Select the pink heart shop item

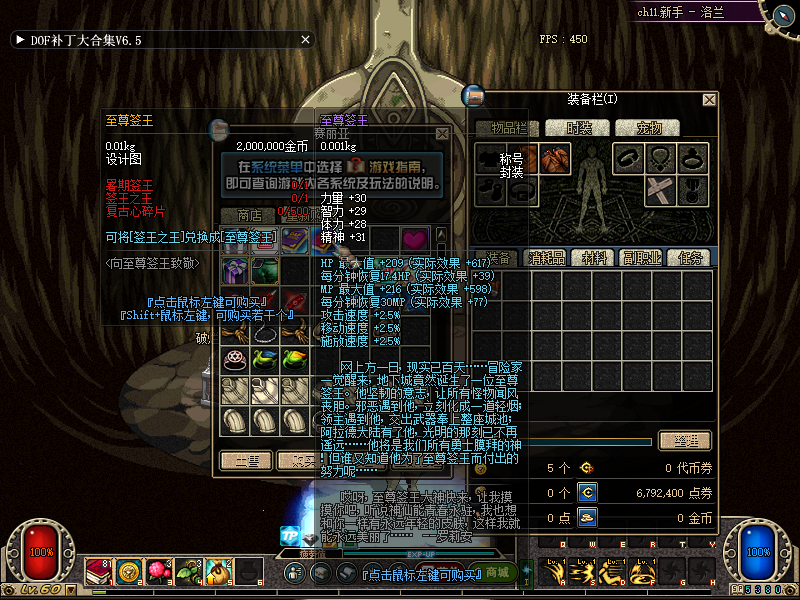(413, 240)
